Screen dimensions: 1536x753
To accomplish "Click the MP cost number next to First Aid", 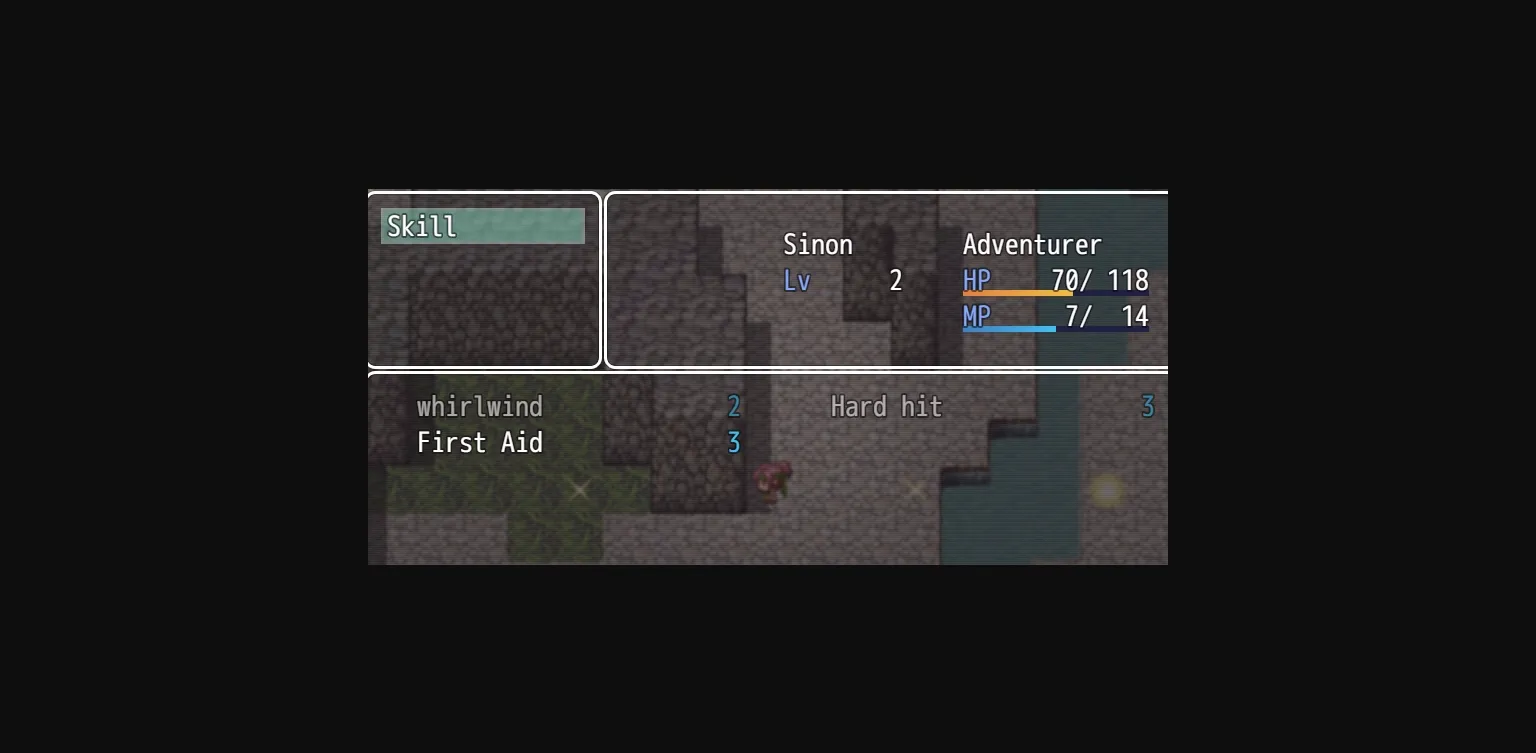I will coord(735,443).
